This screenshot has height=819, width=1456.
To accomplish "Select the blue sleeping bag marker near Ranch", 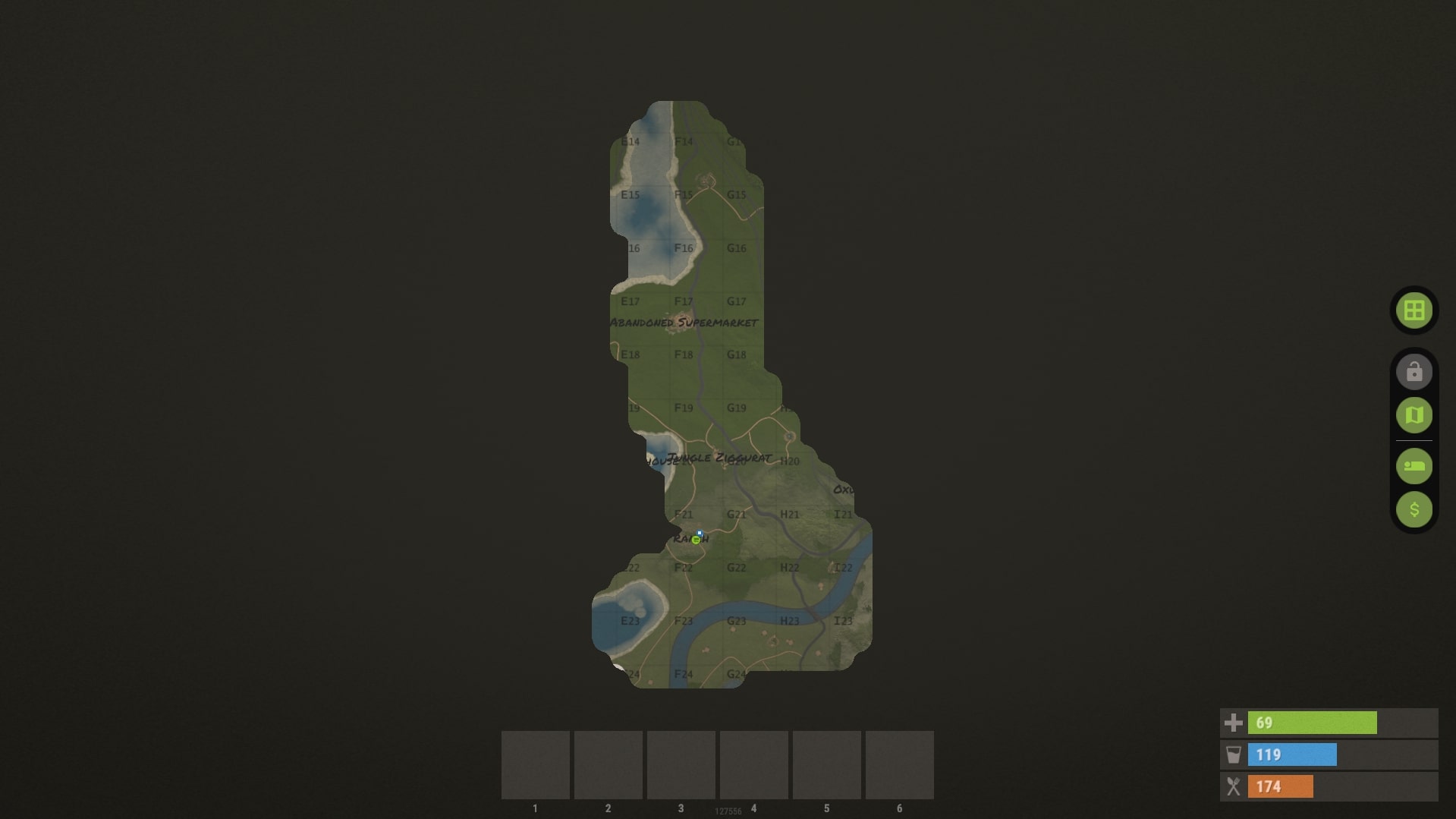I will pos(700,533).
